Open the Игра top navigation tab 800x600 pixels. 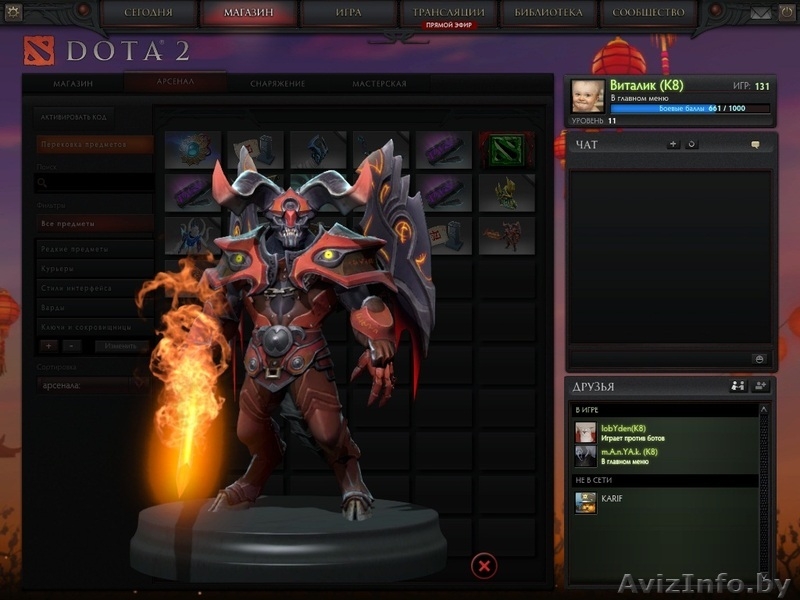click(346, 13)
